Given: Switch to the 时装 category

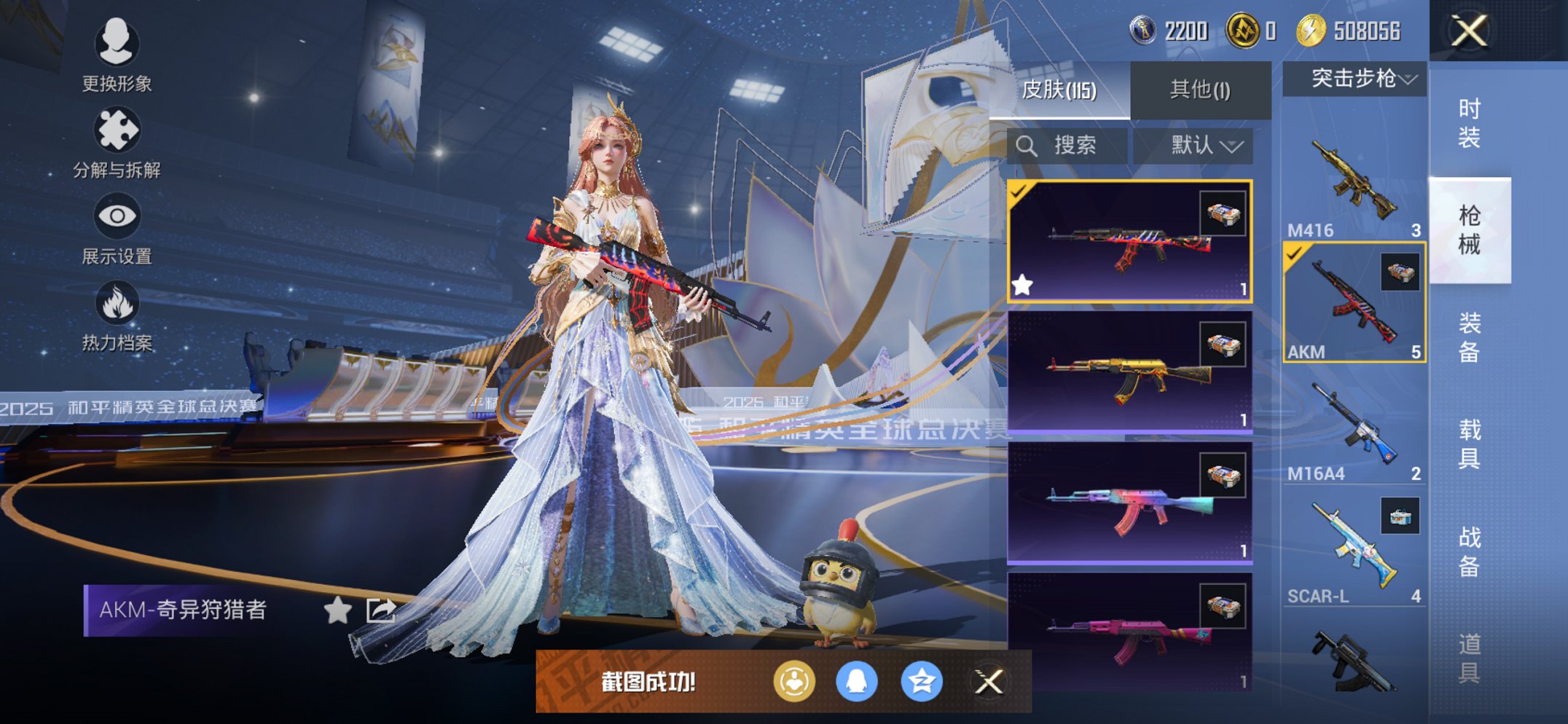Looking at the screenshot, I should pyautogui.click(x=1469, y=124).
